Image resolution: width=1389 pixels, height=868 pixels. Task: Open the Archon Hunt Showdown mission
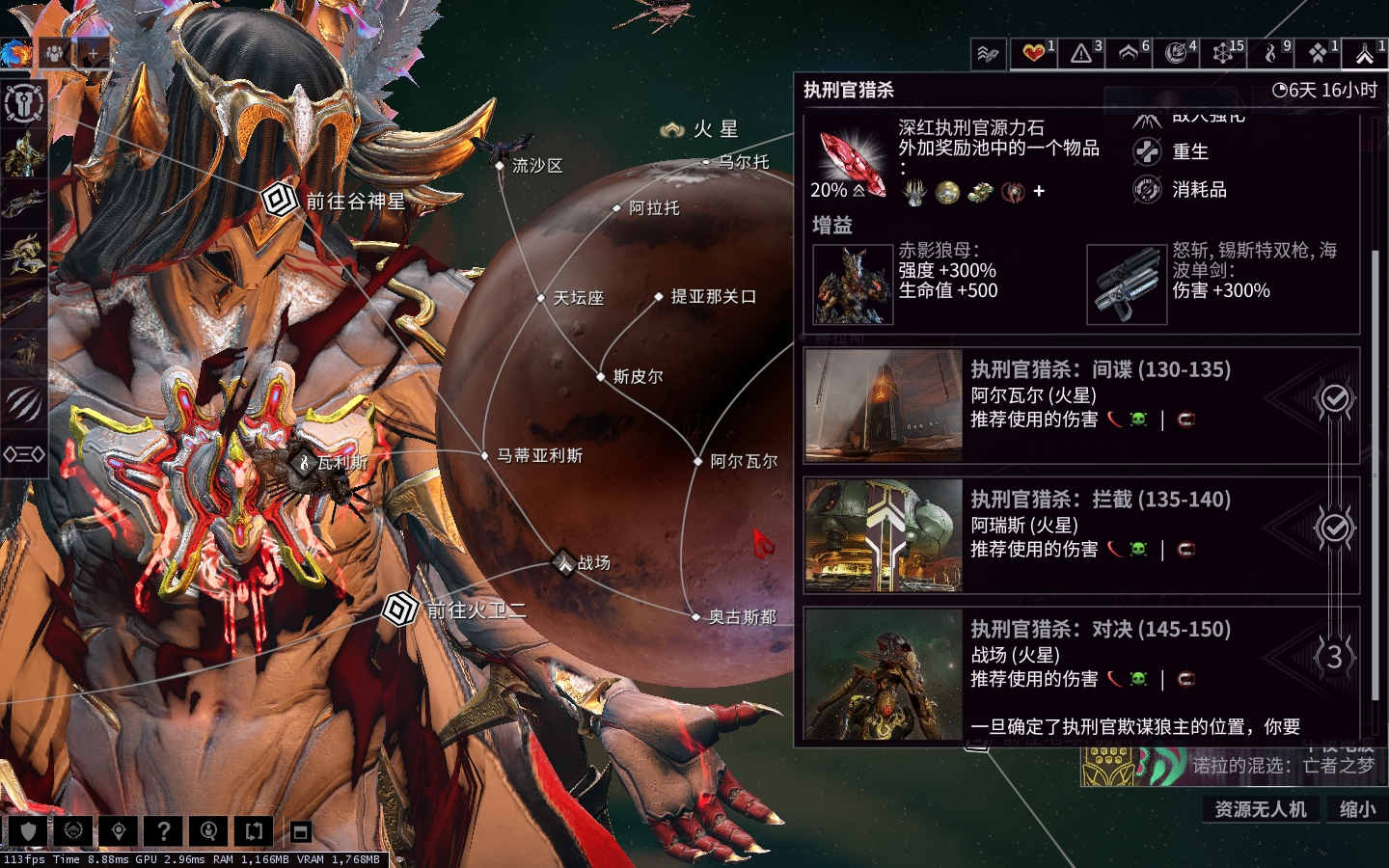(x=1080, y=665)
